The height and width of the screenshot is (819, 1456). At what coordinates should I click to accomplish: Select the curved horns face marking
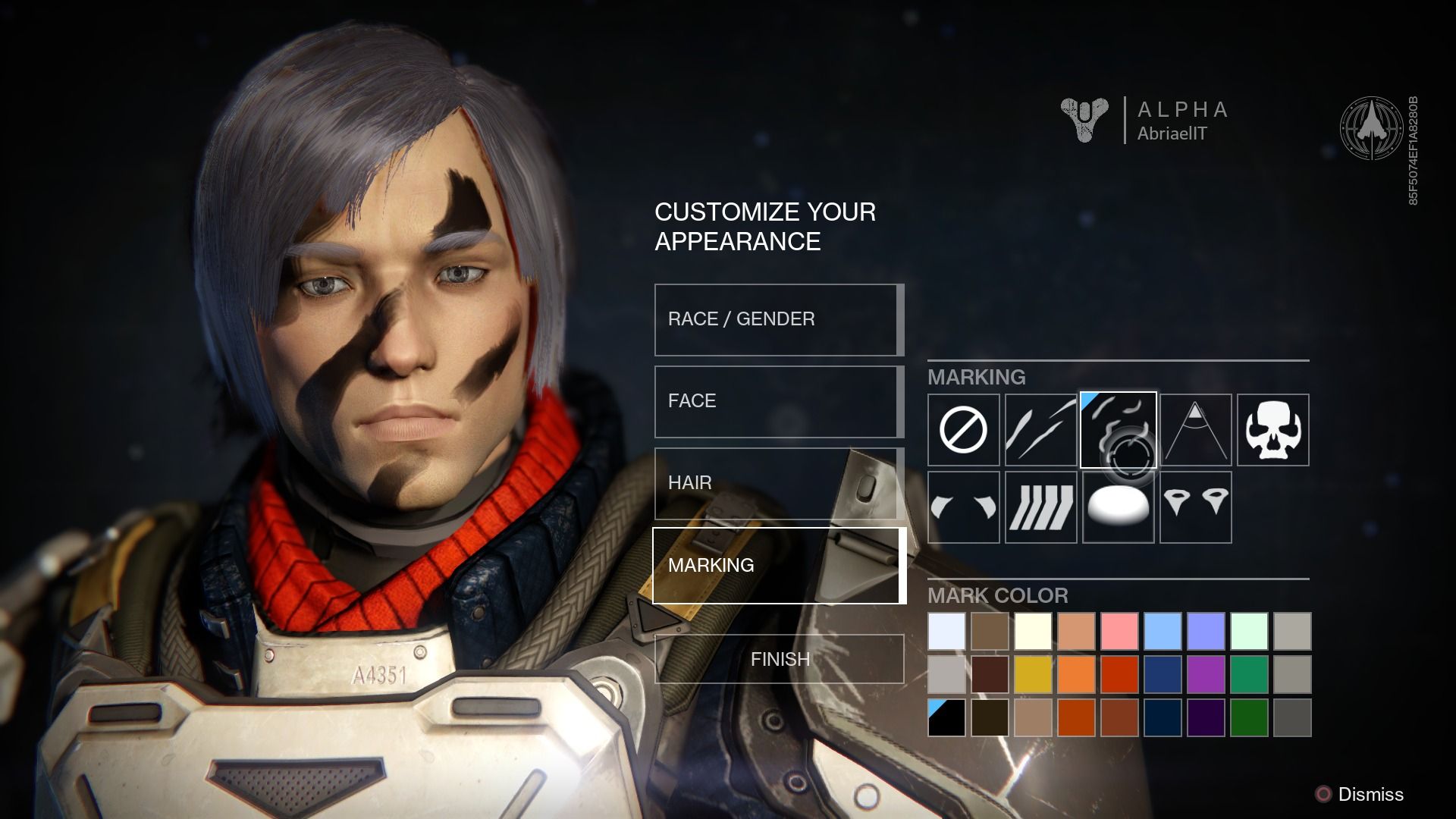[963, 506]
